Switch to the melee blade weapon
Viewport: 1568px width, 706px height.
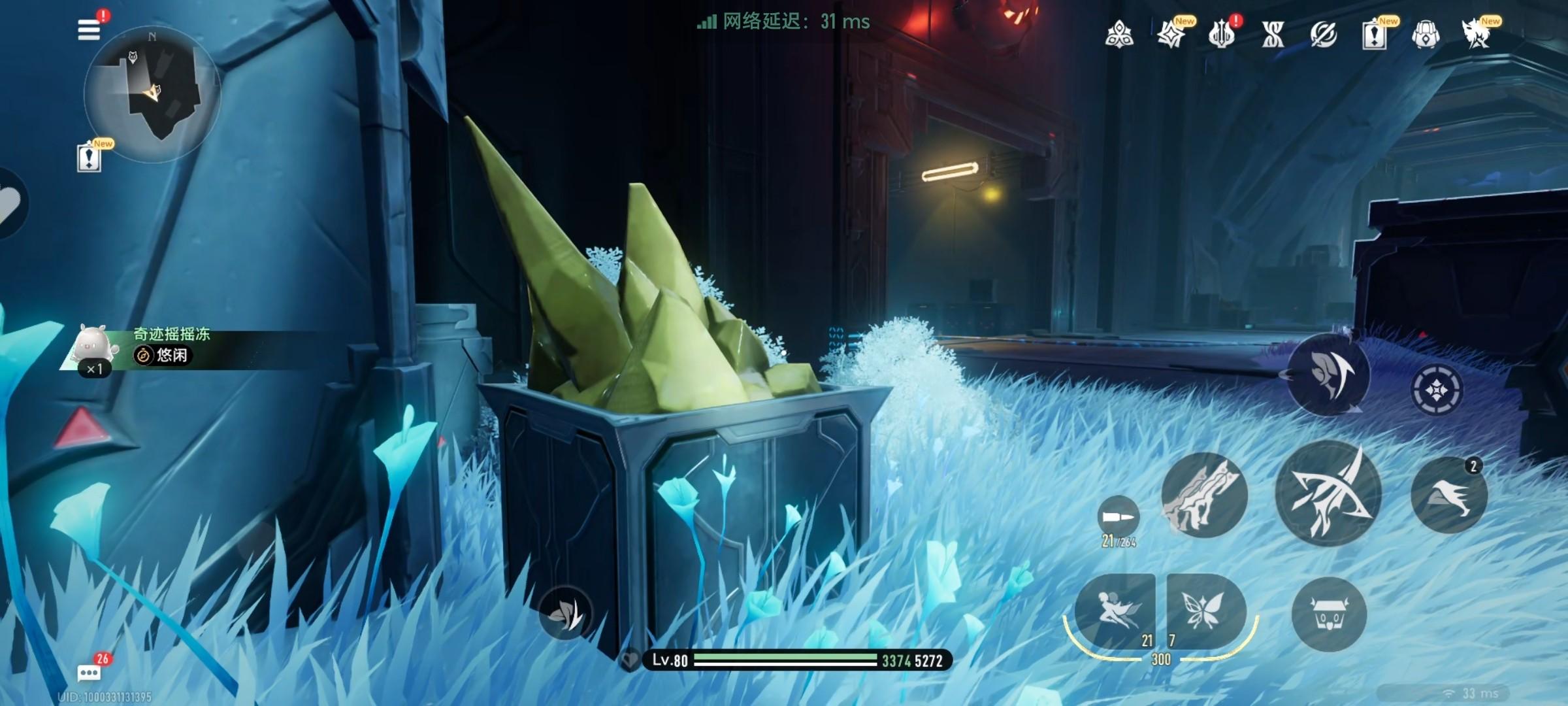point(1203,496)
